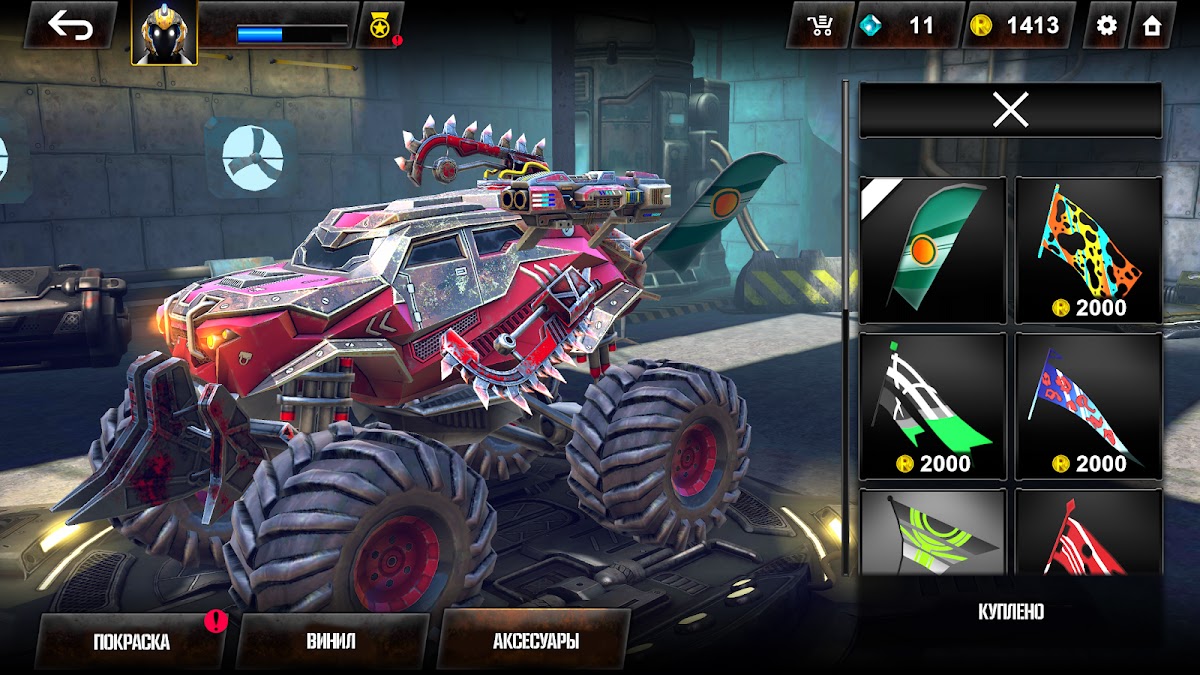The image size is (1200, 675).
Task: Choose the red striped flag
Action: coord(1088,533)
